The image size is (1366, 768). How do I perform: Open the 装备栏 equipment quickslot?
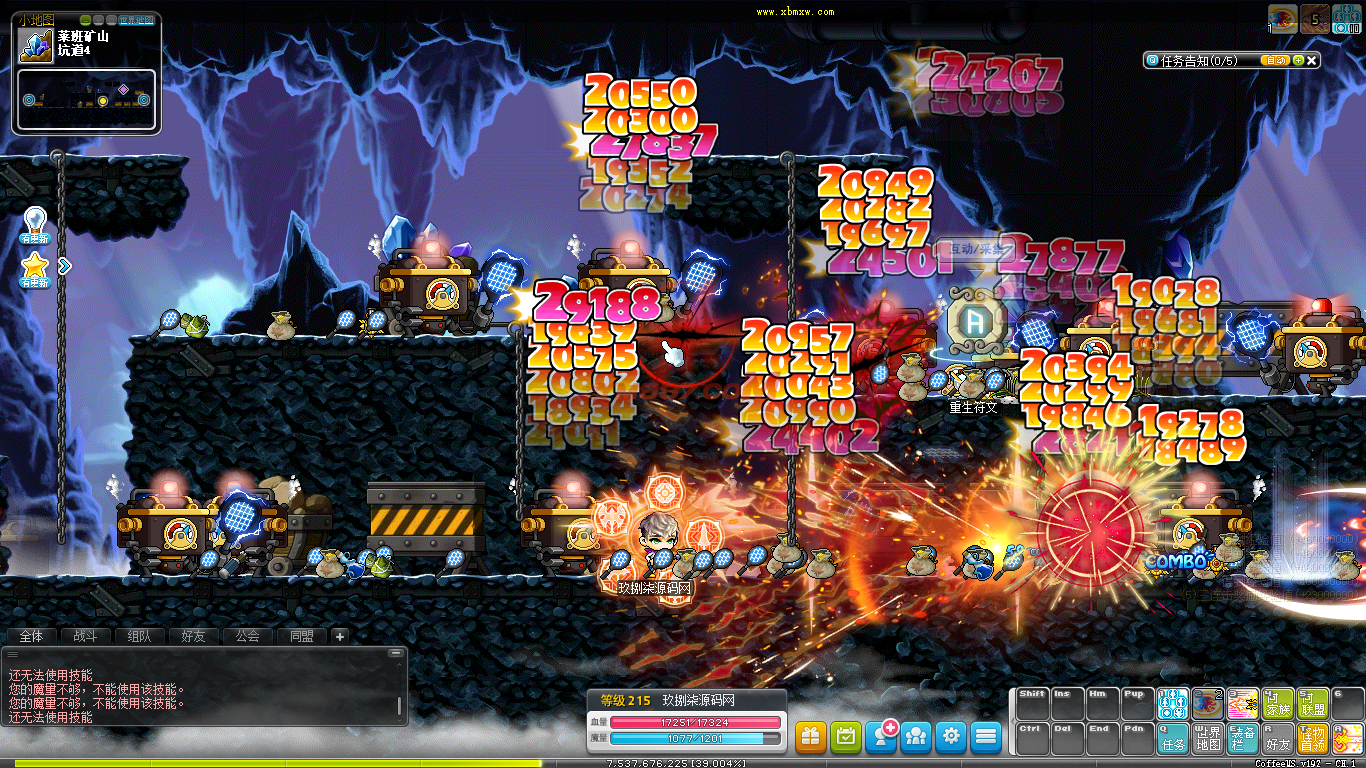tap(1243, 739)
